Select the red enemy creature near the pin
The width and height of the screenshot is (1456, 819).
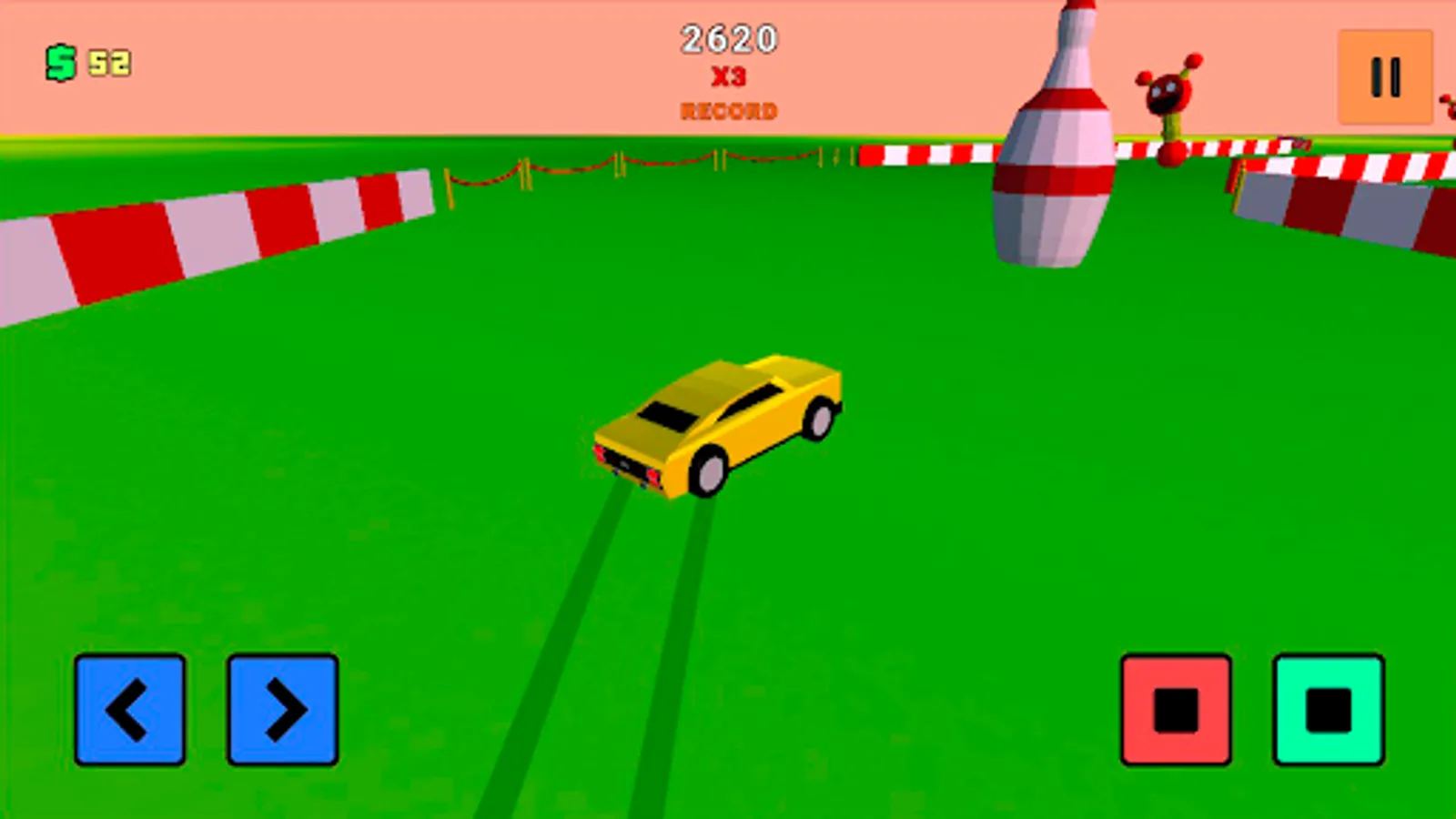click(x=1168, y=91)
